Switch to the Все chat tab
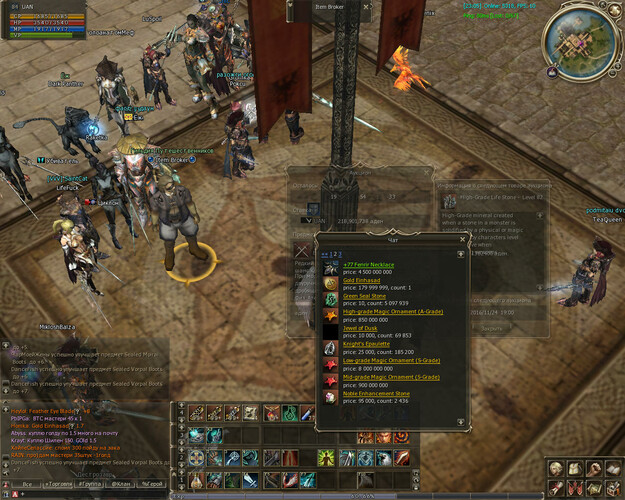 tap(28, 483)
